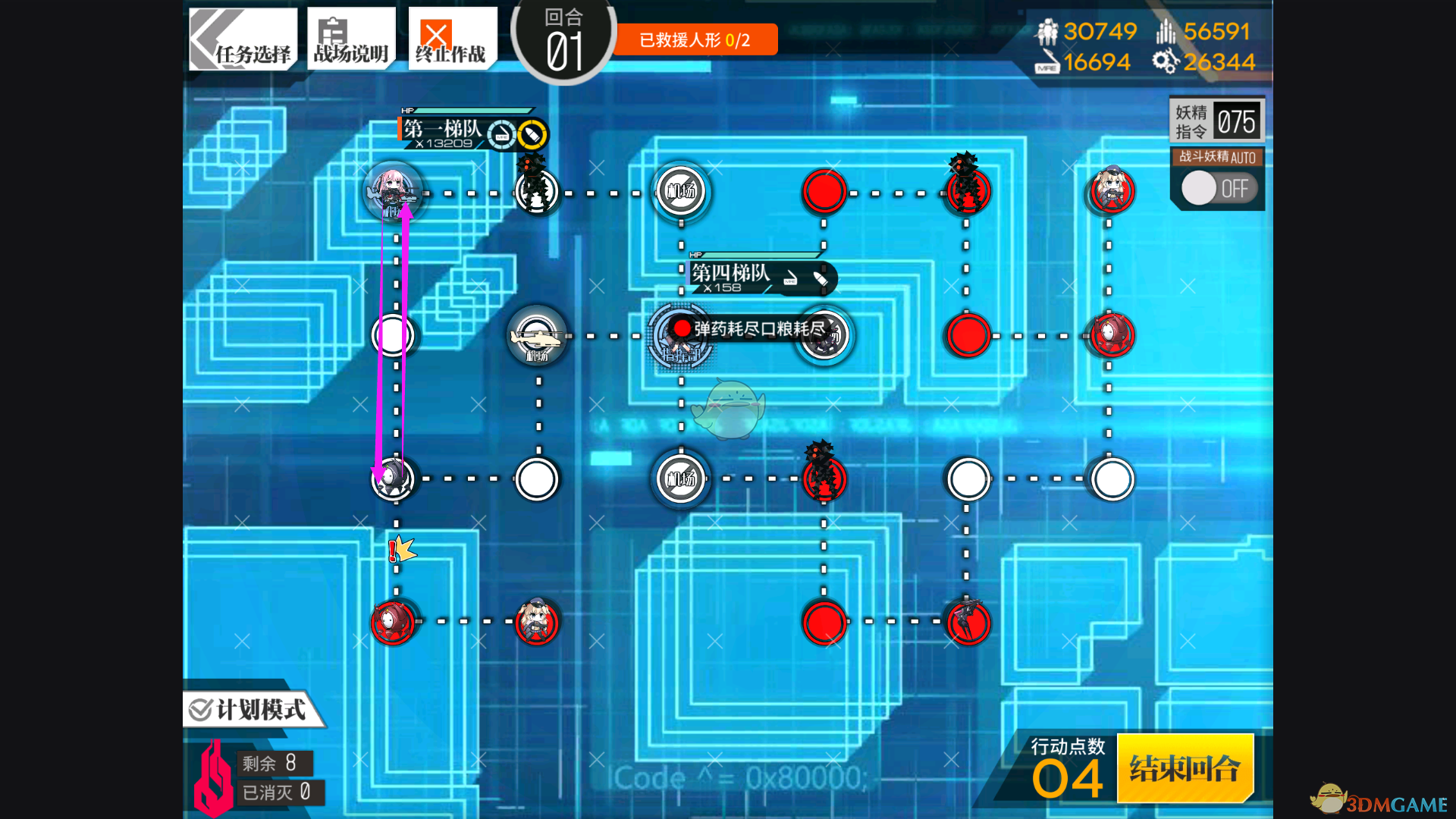Screen dimensions: 1456x819
Task: Toggle the 战斗妖精 AUTO switch
Action: (1219, 188)
